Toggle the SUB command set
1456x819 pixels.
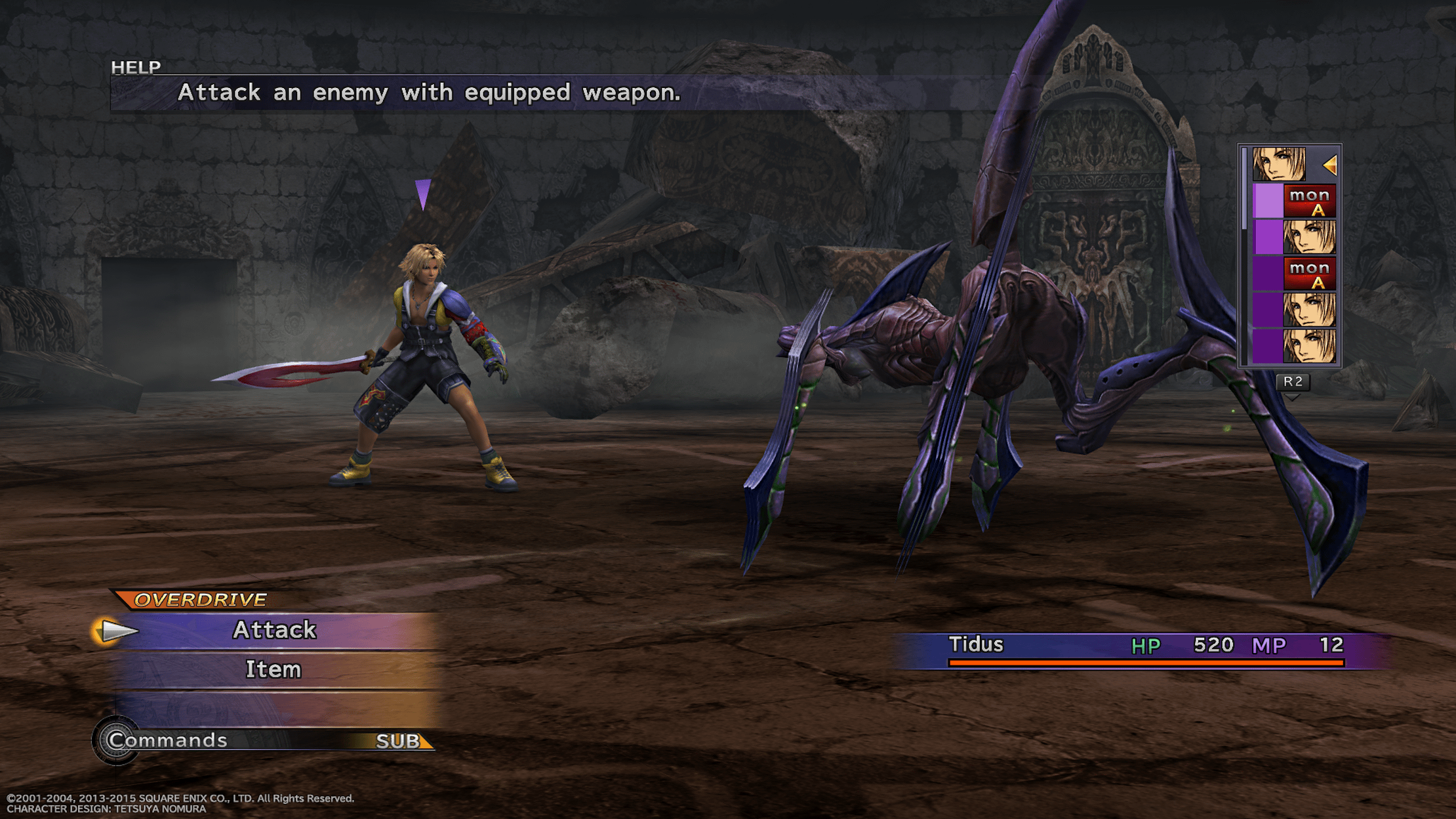[x=398, y=740]
